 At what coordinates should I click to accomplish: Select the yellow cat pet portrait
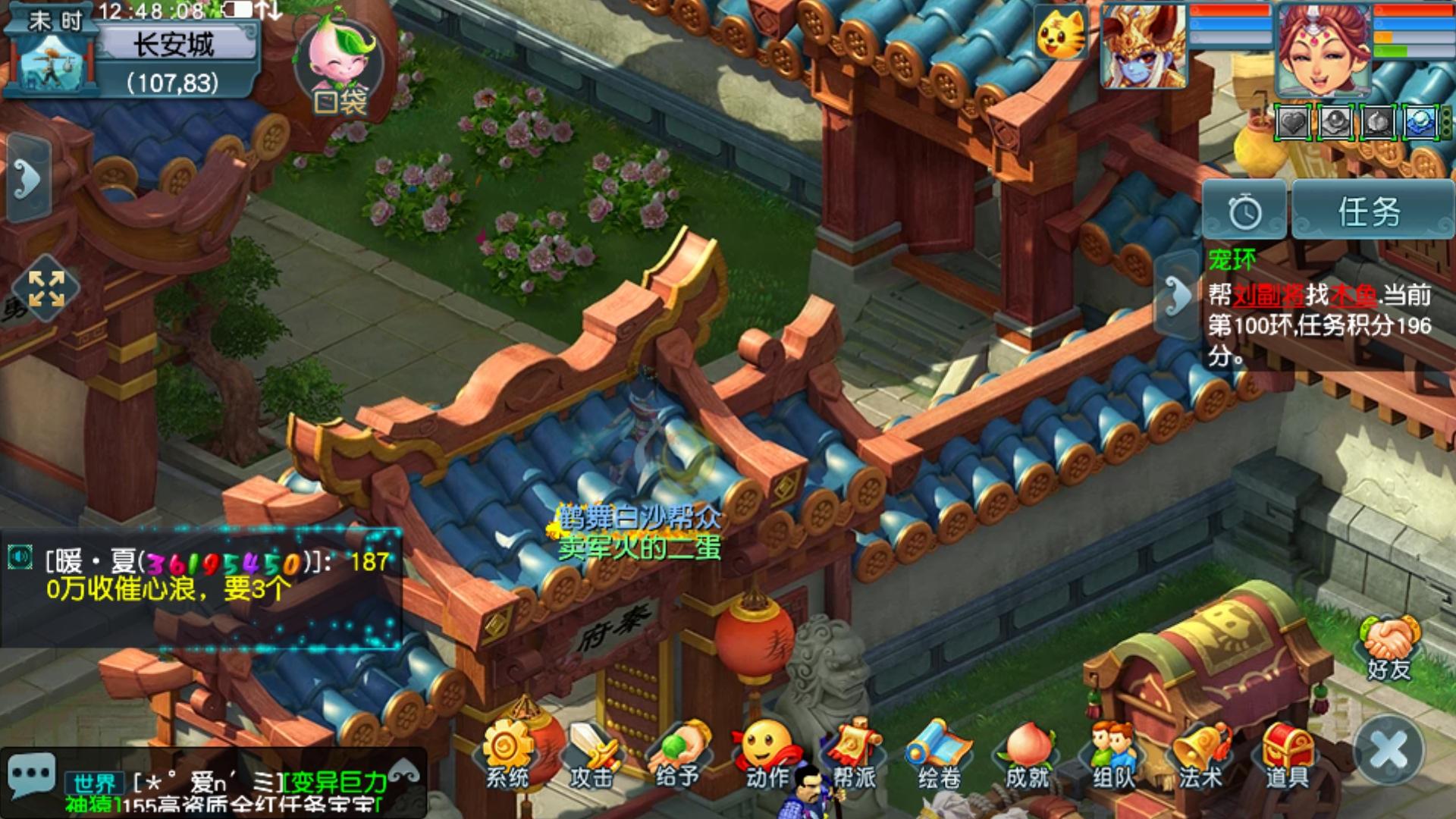(1061, 33)
